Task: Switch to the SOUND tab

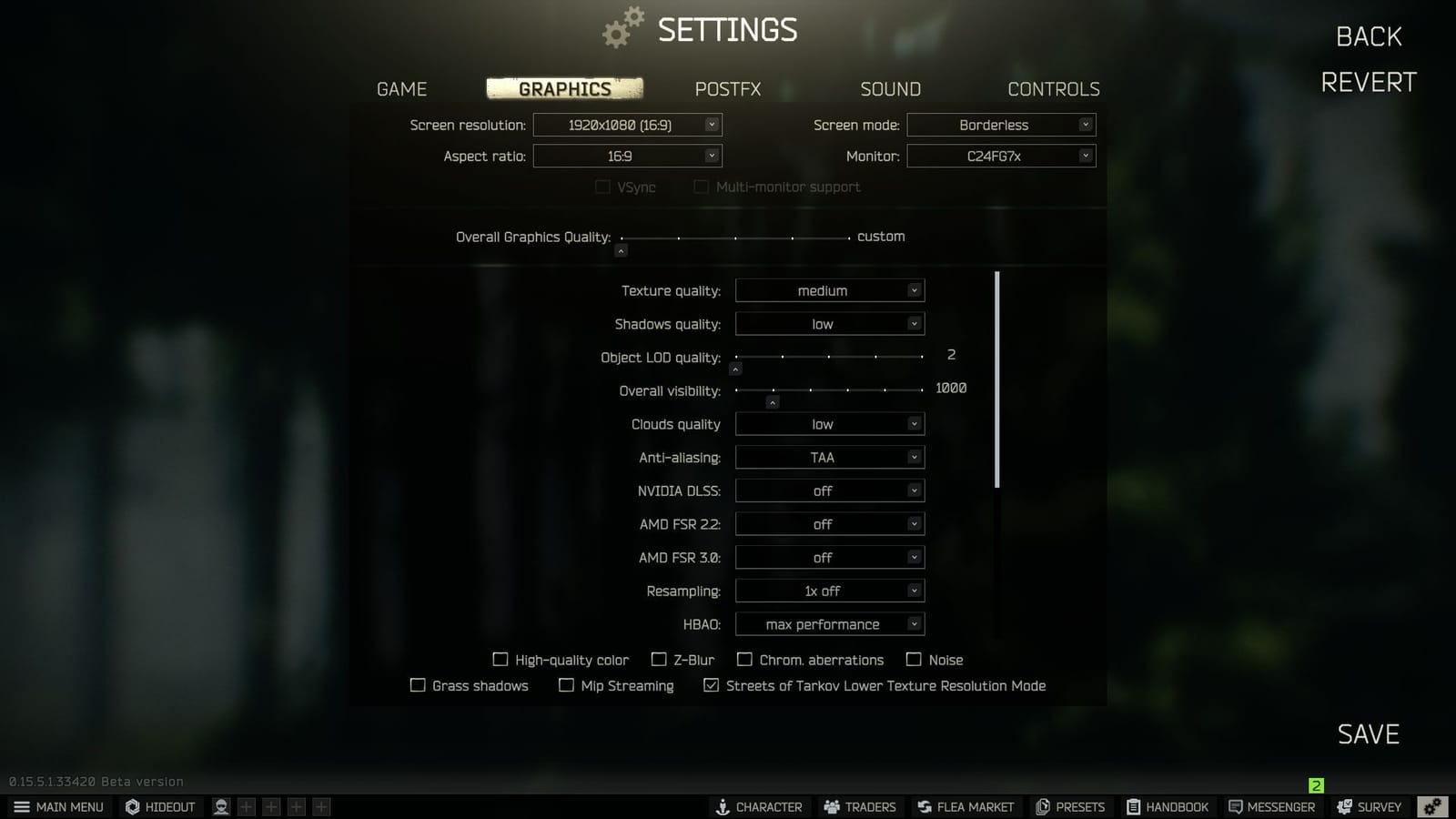Action: click(890, 88)
